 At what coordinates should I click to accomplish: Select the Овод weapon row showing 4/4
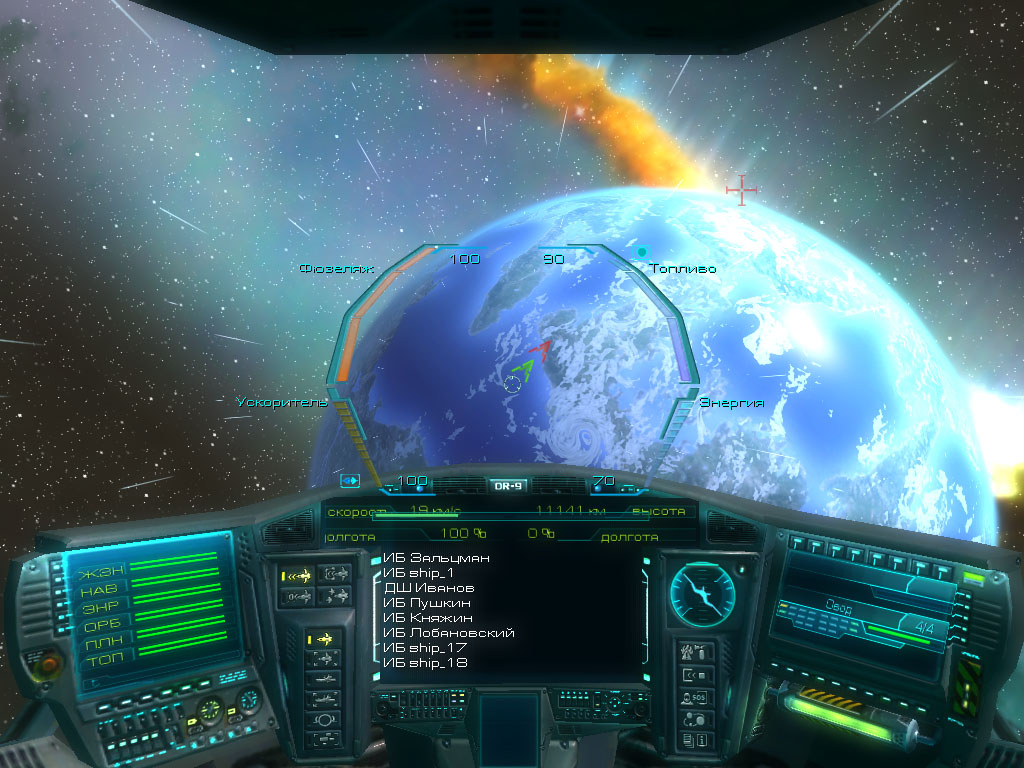coord(864,618)
